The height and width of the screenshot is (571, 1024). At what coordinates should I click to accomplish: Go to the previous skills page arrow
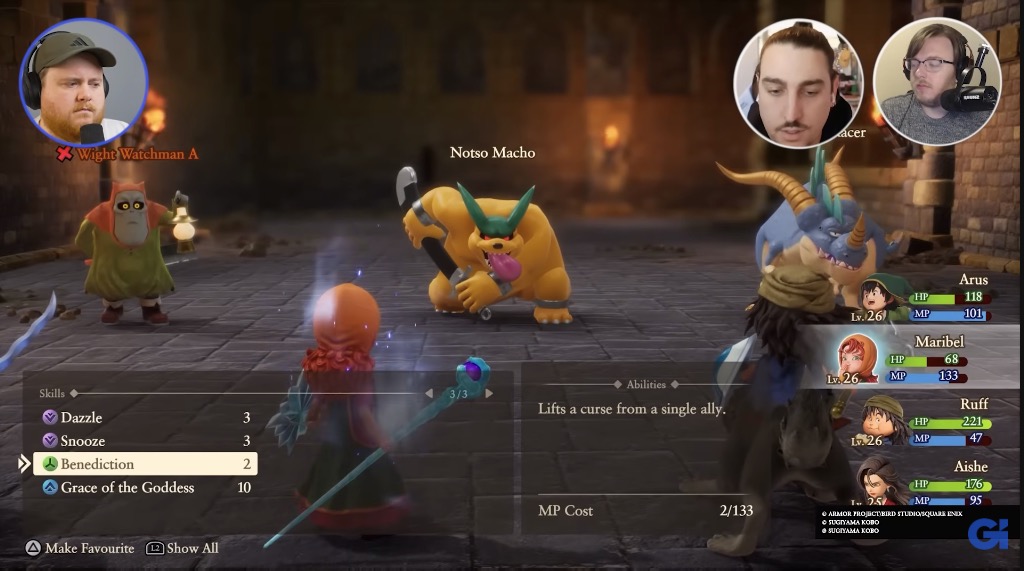[x=429, y=394]
